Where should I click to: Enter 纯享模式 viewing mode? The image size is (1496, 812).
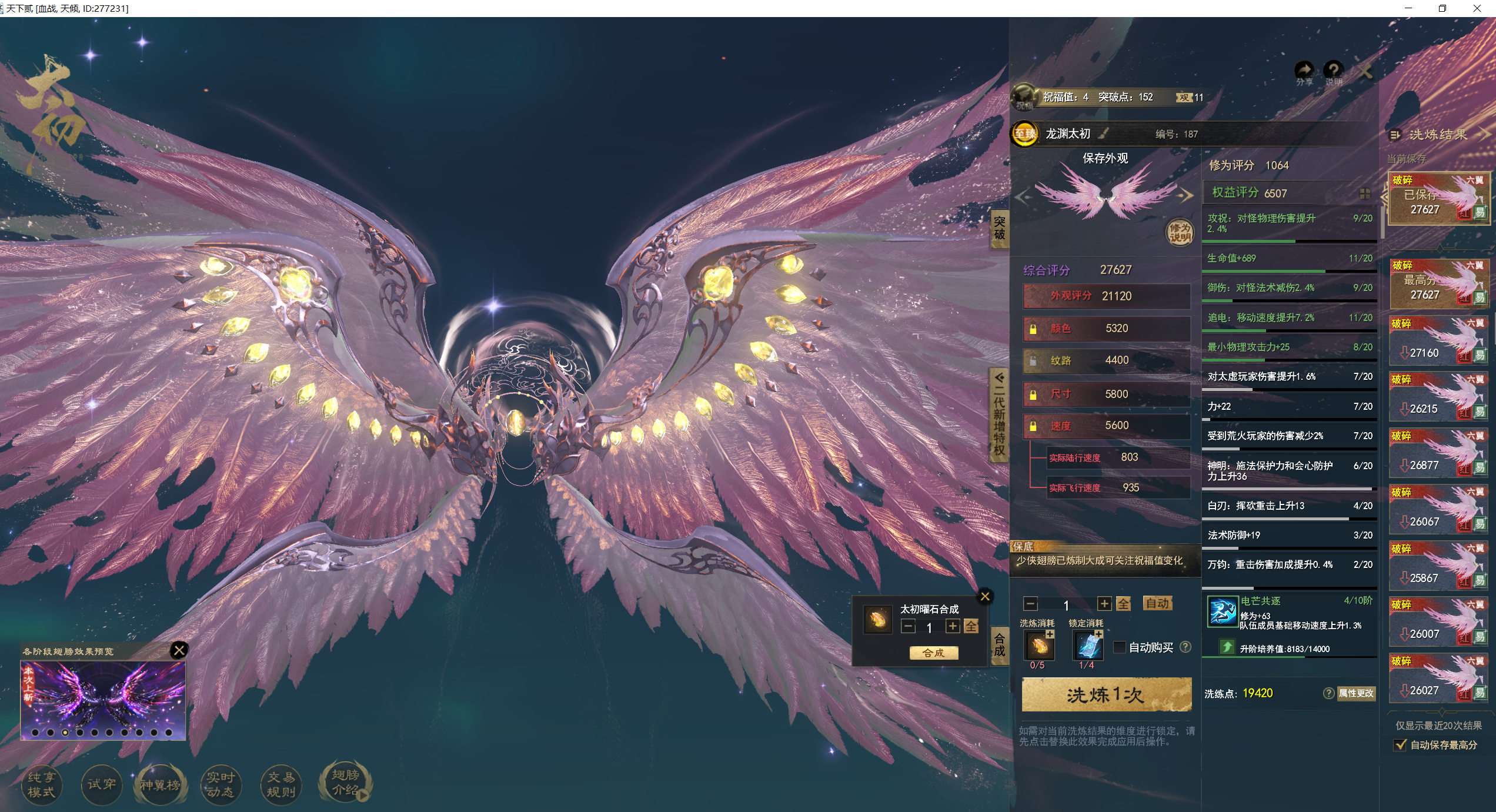(41, 784)
